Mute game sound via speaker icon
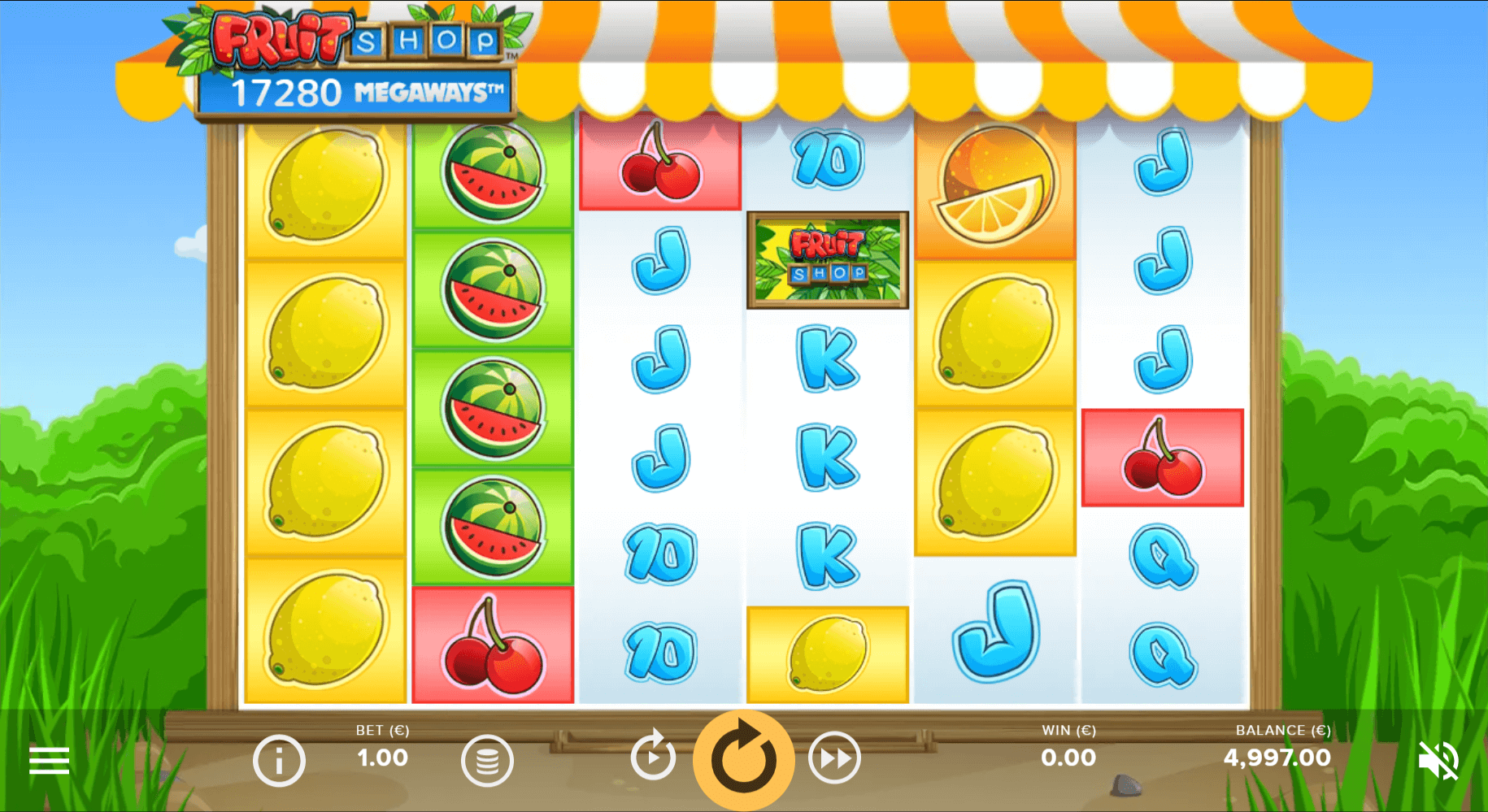This screenshot has height=812, width=1488. pos(1438,759)
